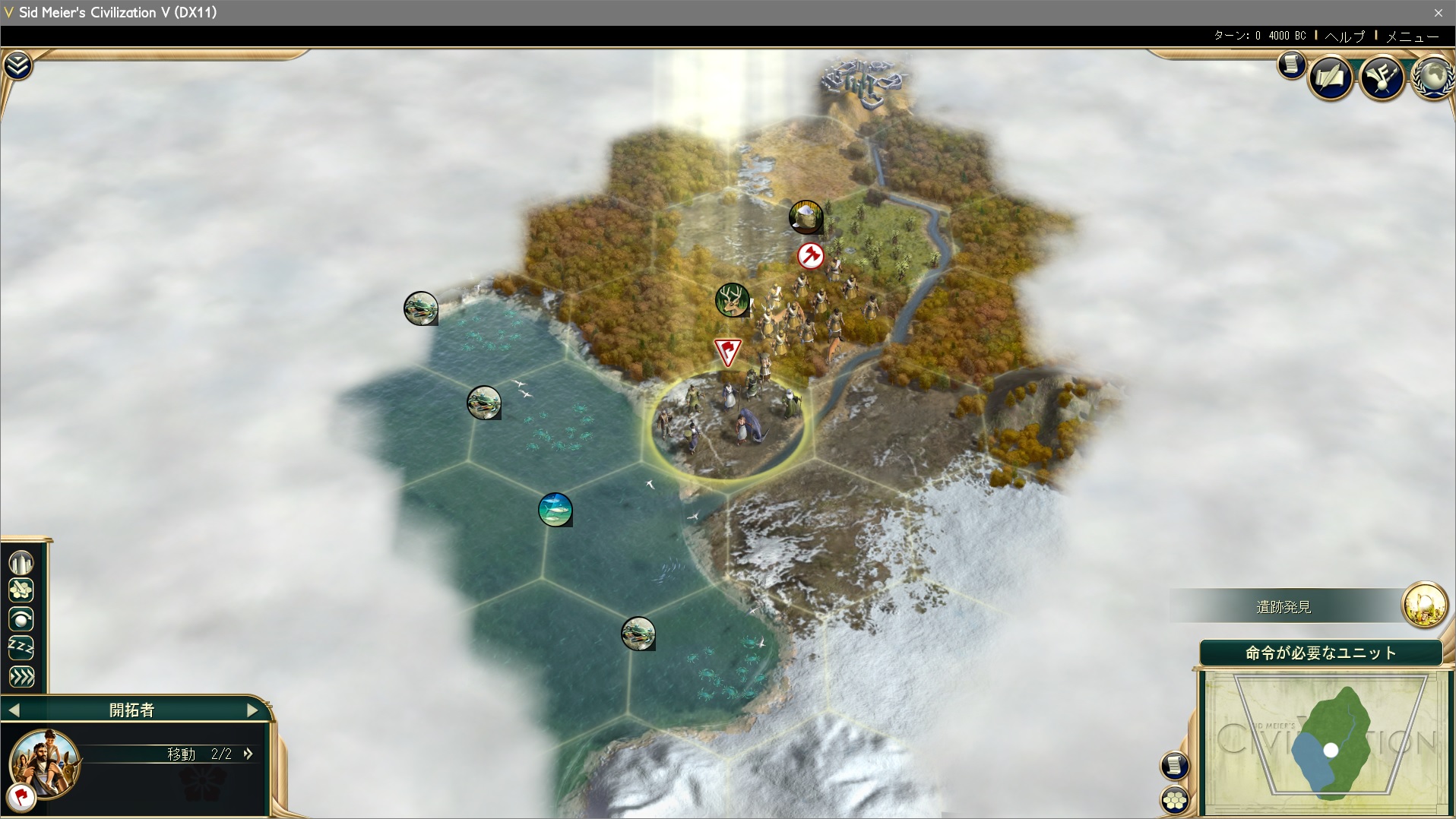Open the world globe-with-laurel advisor button
Screen dimensions: 1456x819
[x=1433, y=77]
